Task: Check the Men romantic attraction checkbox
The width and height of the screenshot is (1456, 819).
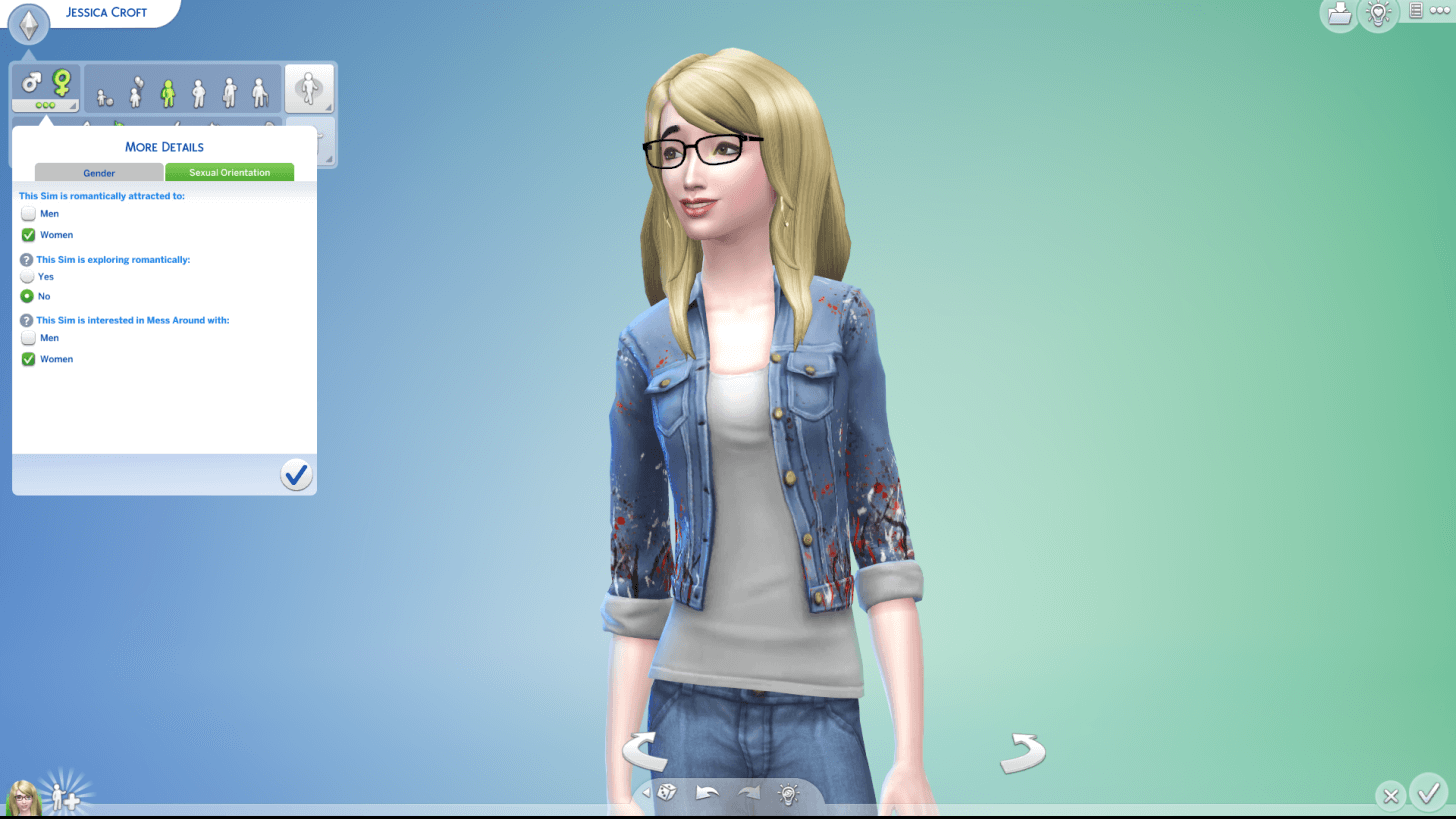Action: [x=28, y=213]
